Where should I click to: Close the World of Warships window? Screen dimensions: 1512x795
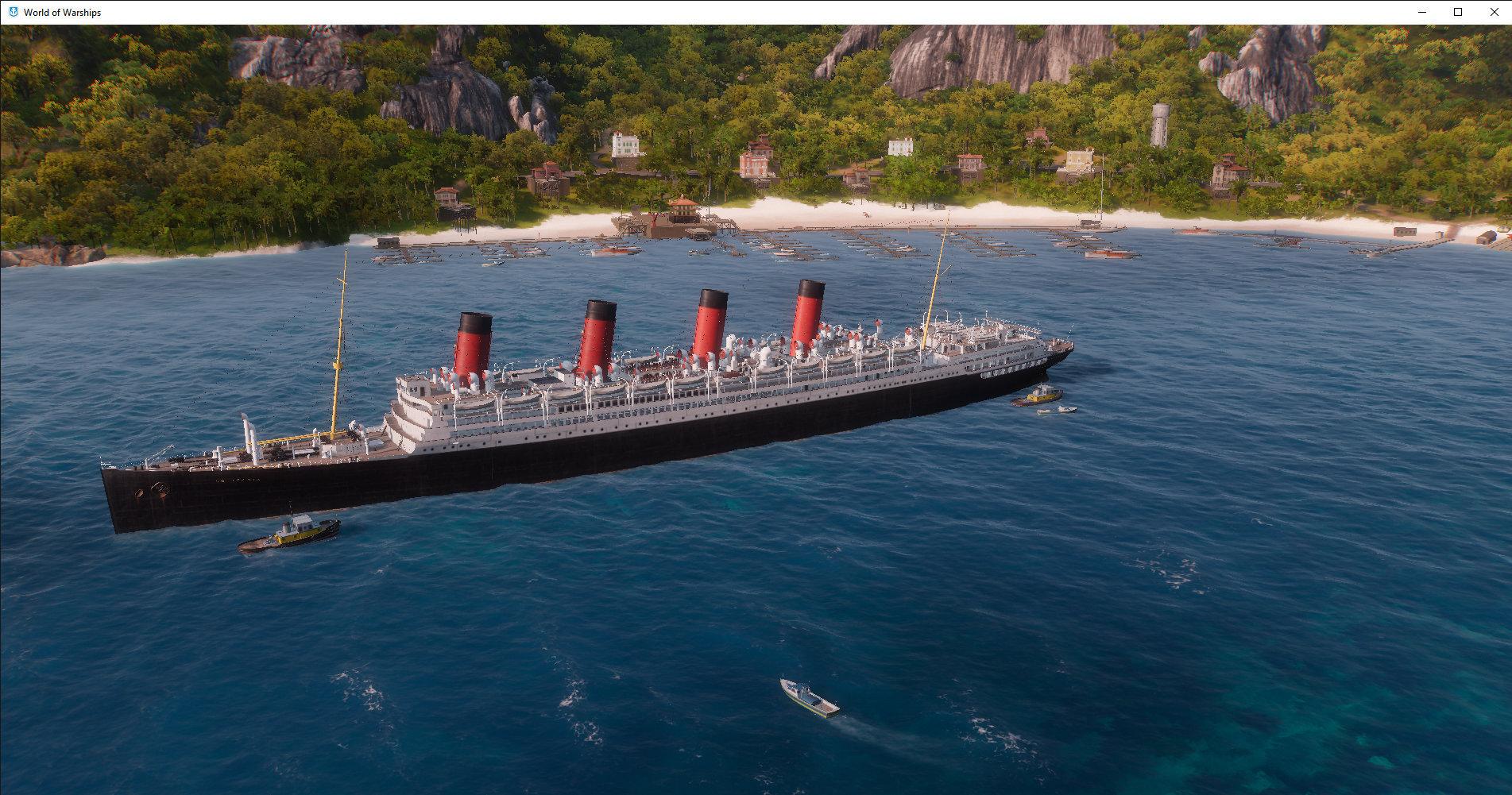(1494, 12)
